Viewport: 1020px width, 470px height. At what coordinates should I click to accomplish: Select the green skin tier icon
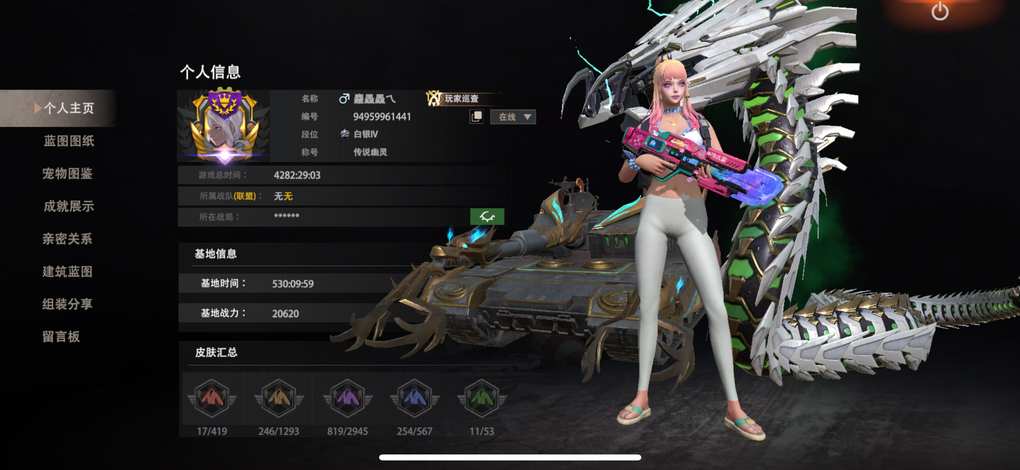(x=481, y=399)
